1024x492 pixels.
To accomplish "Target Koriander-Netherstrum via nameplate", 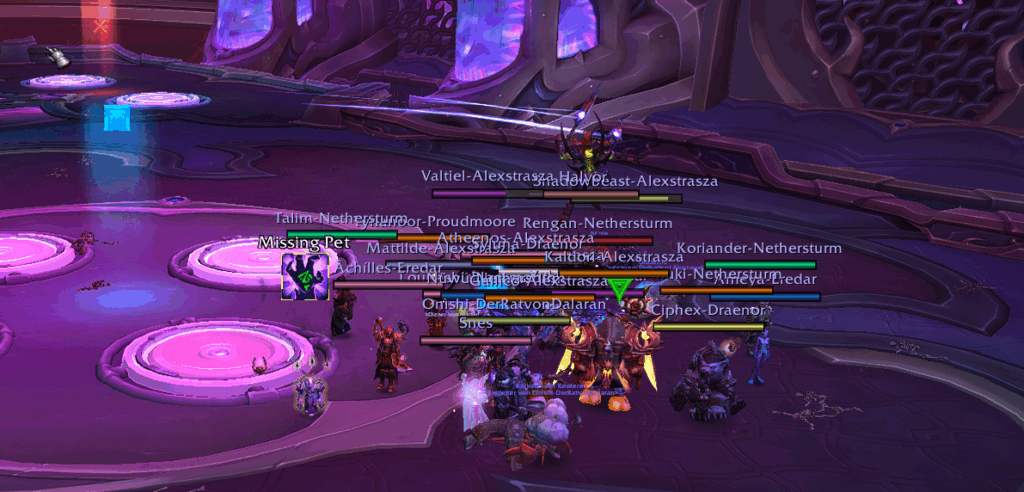I will [x=760, y=265].
